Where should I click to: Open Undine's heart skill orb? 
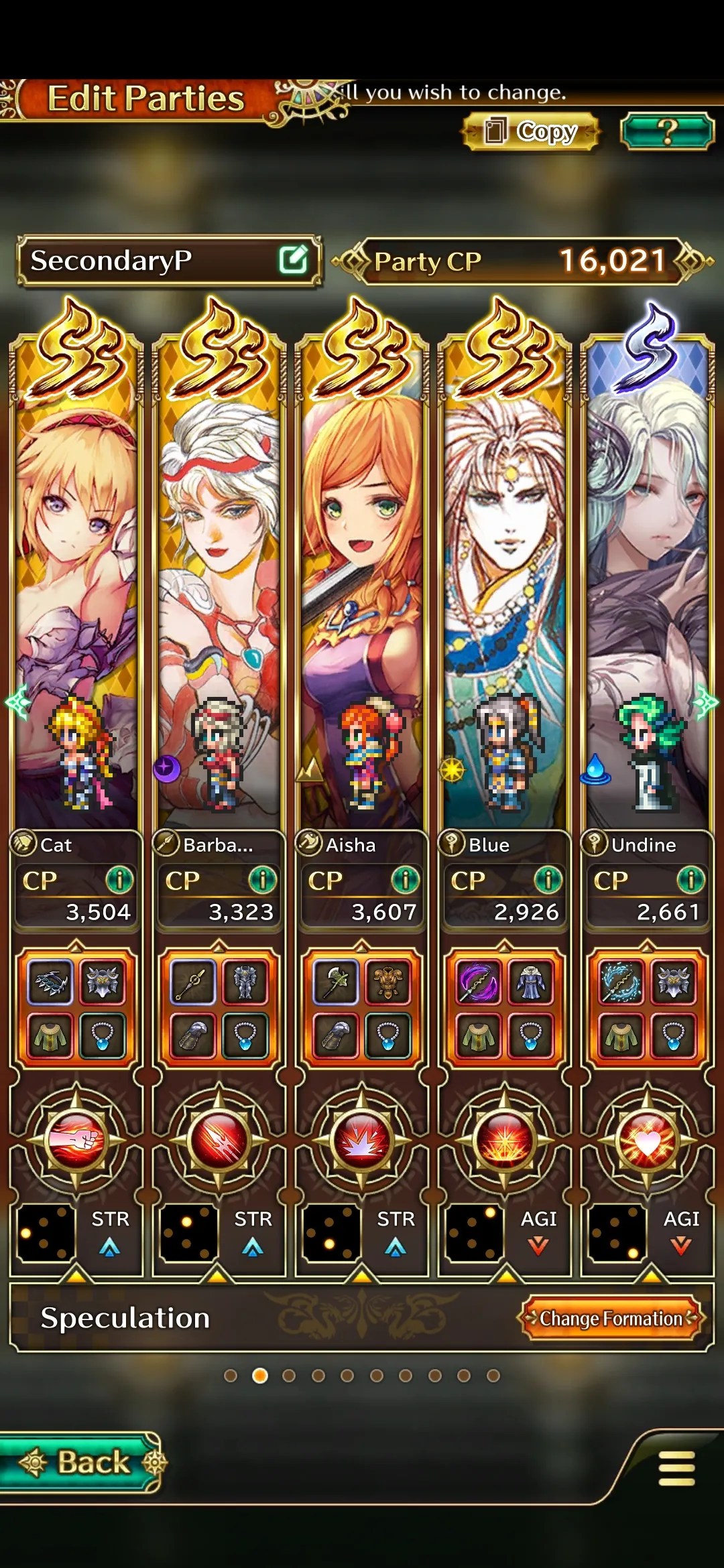point(647,1139)
